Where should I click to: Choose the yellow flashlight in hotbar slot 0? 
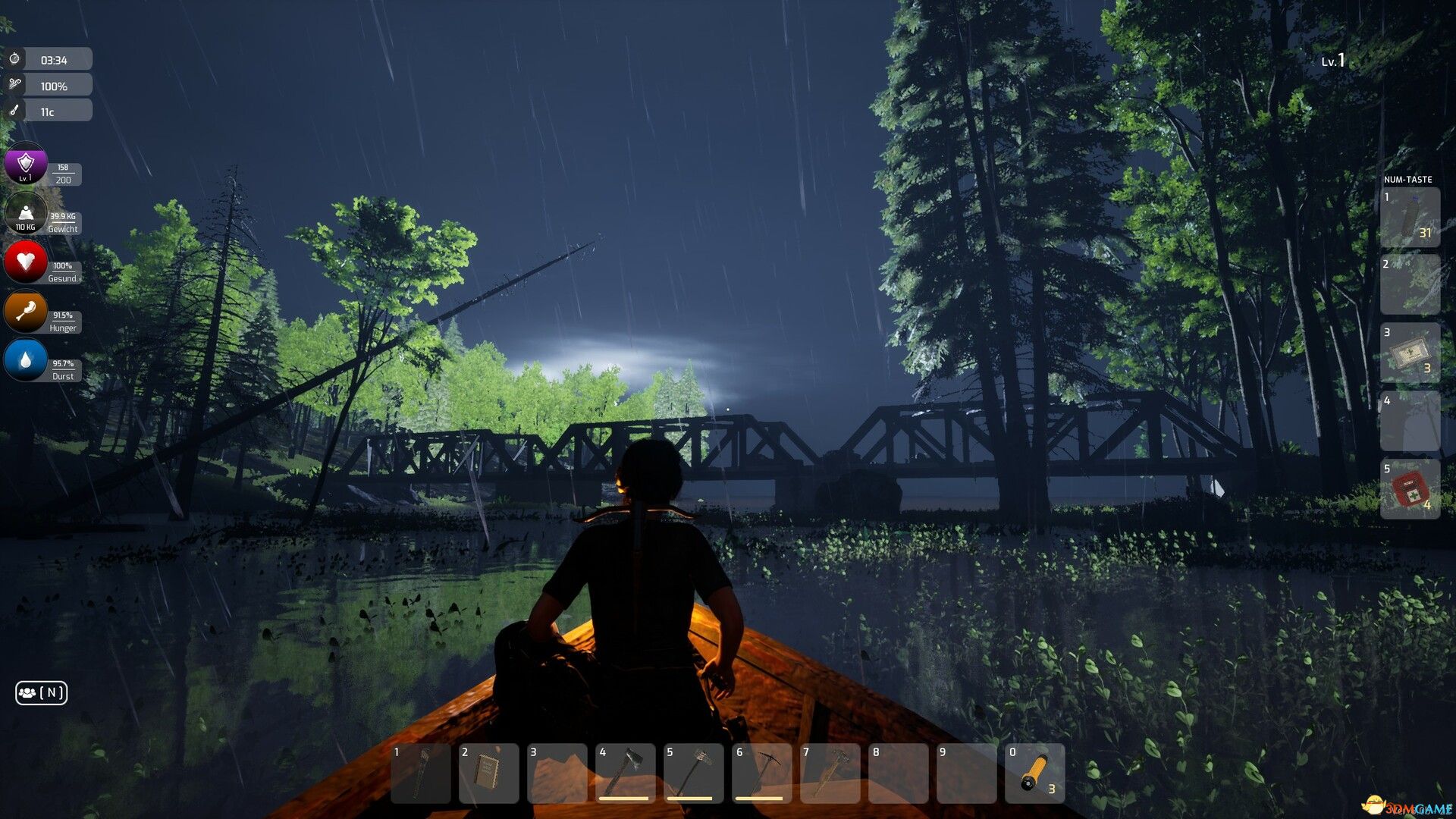[1034, 772]
